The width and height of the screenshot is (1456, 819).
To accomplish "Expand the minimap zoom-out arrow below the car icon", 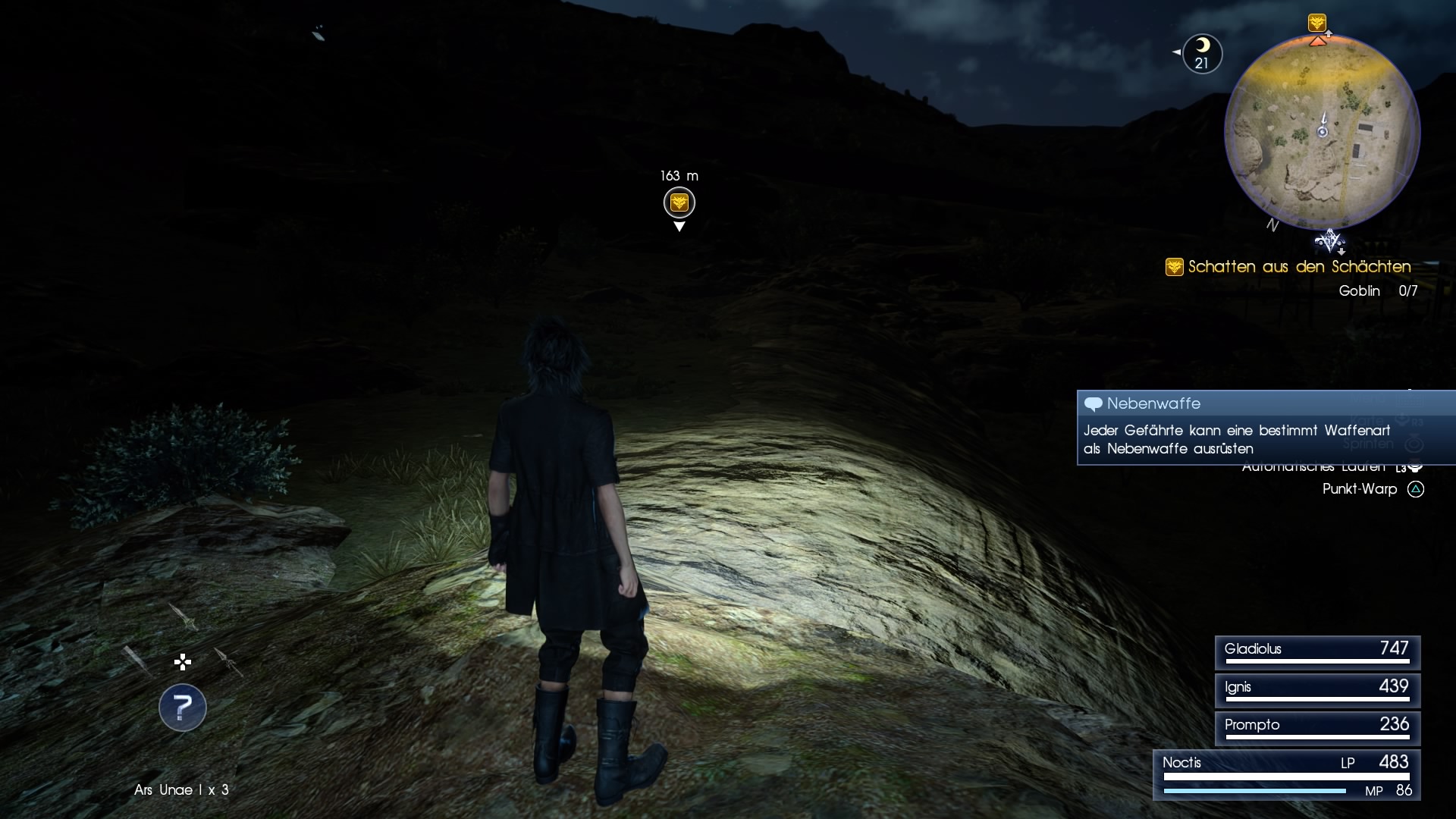I will point(1341,251).
